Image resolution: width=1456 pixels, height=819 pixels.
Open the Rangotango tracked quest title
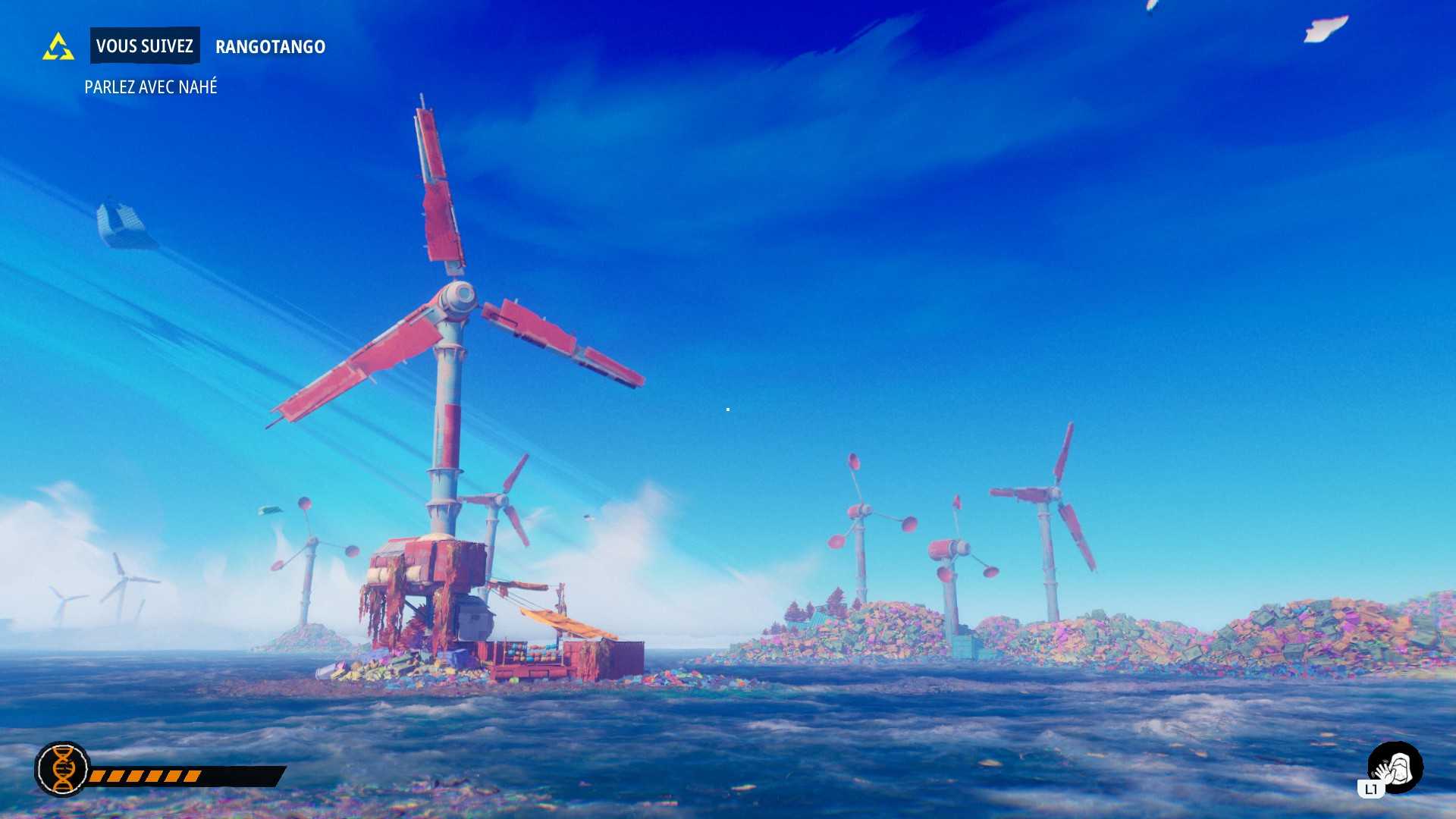click(x=270, y=47)
